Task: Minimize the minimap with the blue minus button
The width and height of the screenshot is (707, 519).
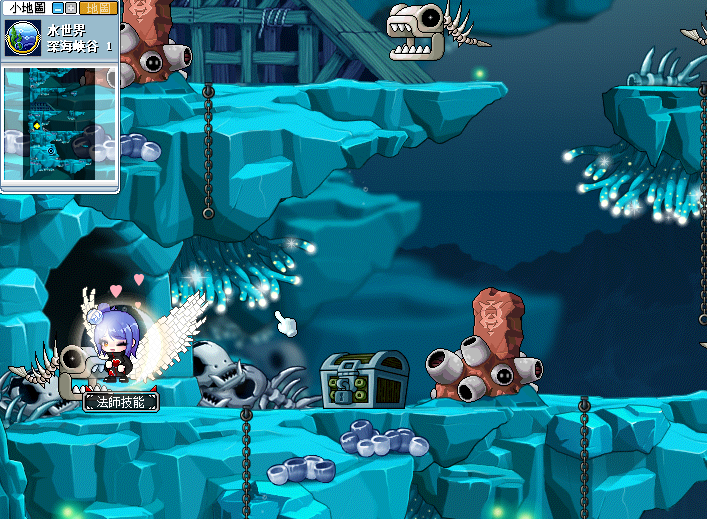Action: pos(59,8)
